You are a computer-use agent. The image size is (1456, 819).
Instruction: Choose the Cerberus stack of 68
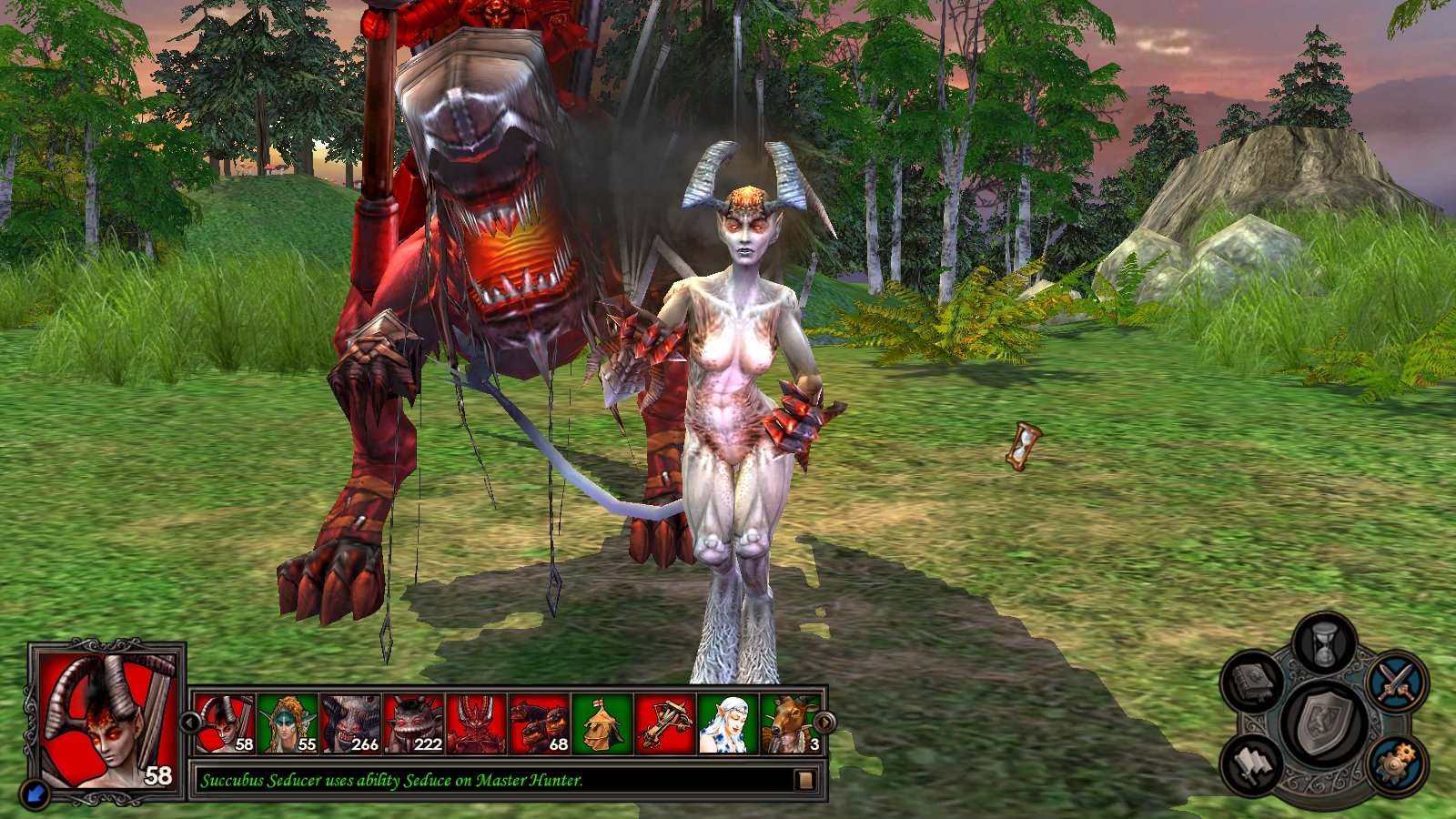point(540,724)
